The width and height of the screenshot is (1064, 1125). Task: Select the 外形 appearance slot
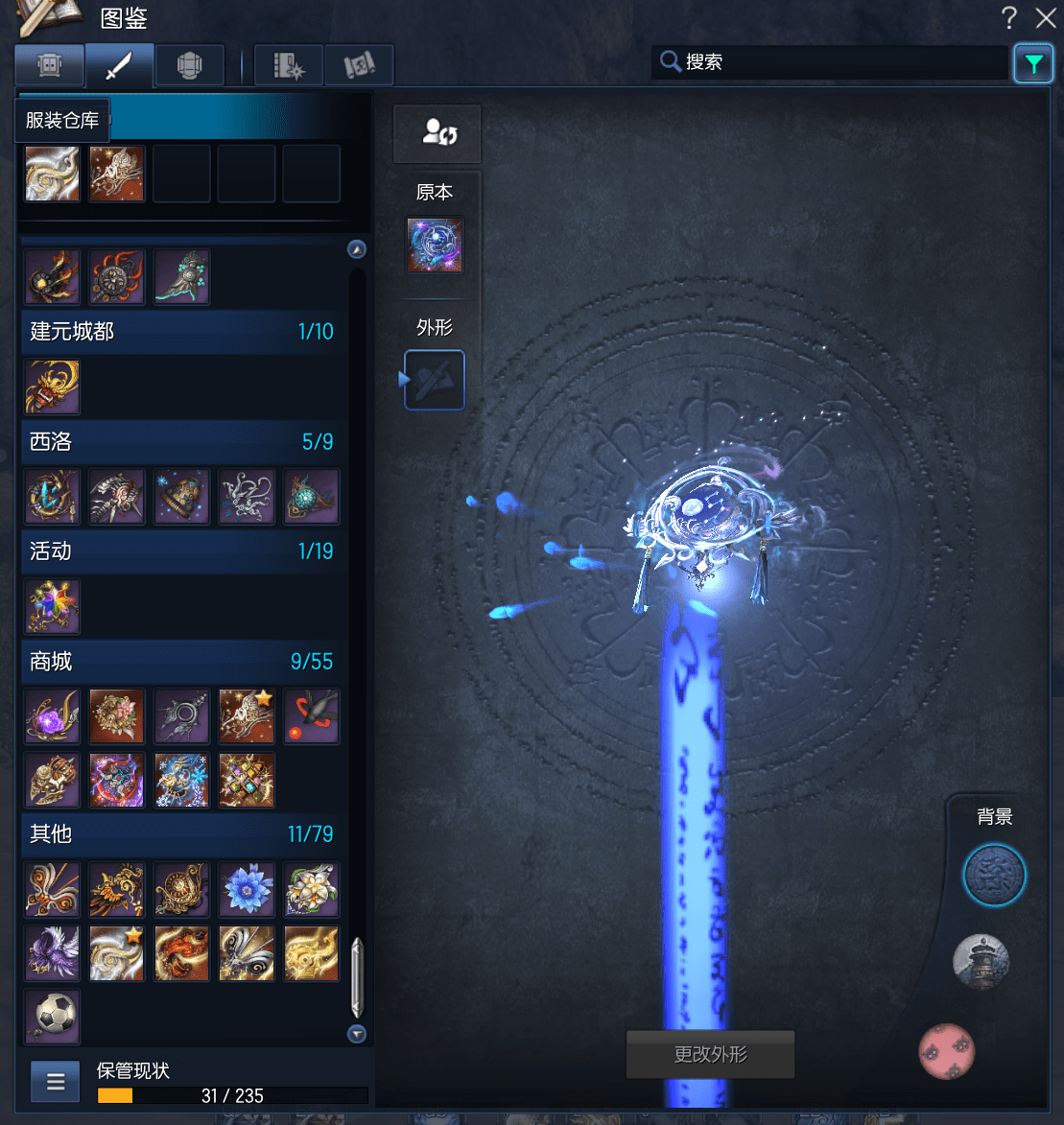tap(435, 380)
